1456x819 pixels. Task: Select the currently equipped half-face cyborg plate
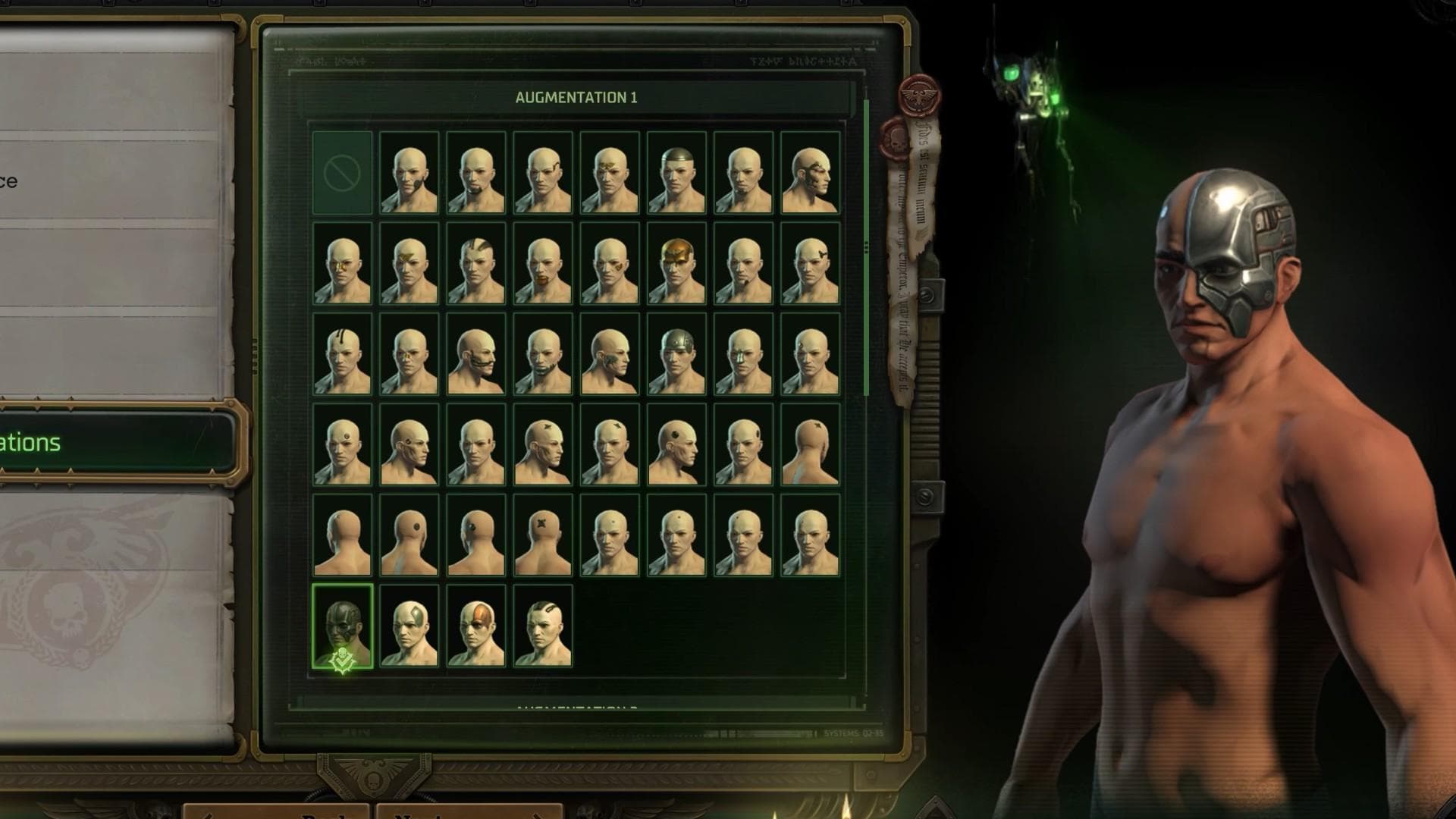(x=344, y=622)
